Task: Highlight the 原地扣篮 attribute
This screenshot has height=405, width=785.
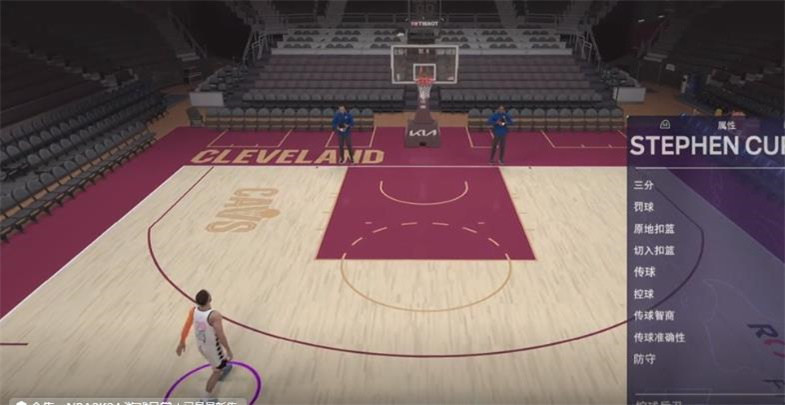Action: [654, 228]
